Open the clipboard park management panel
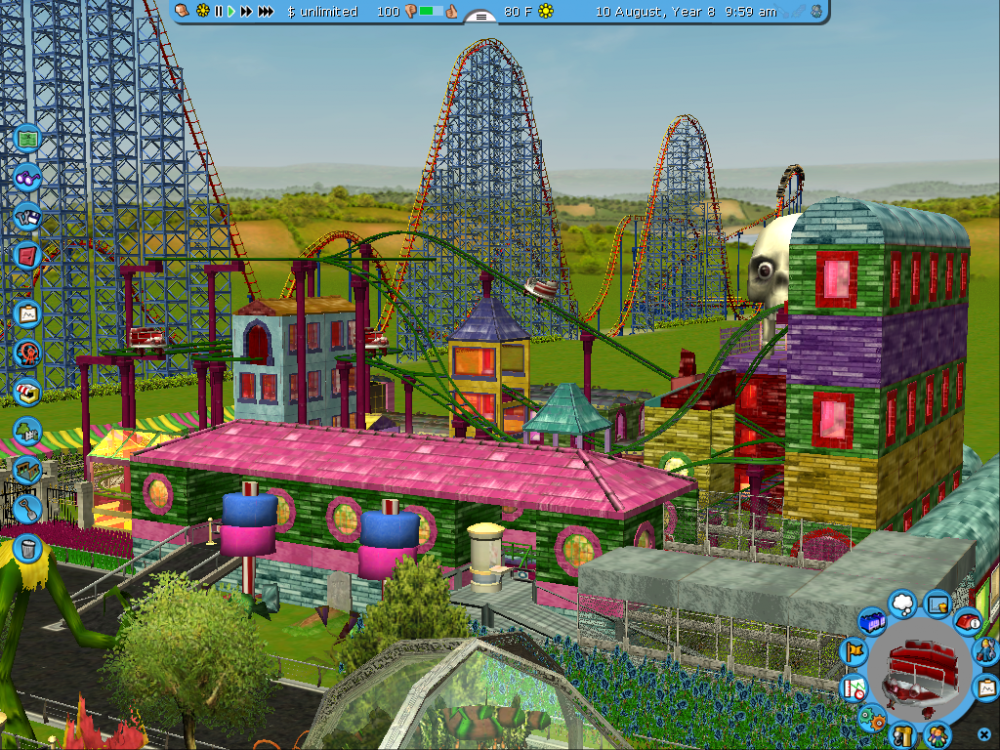Viewport: 1000px width, 750px height. pos(27,313)
